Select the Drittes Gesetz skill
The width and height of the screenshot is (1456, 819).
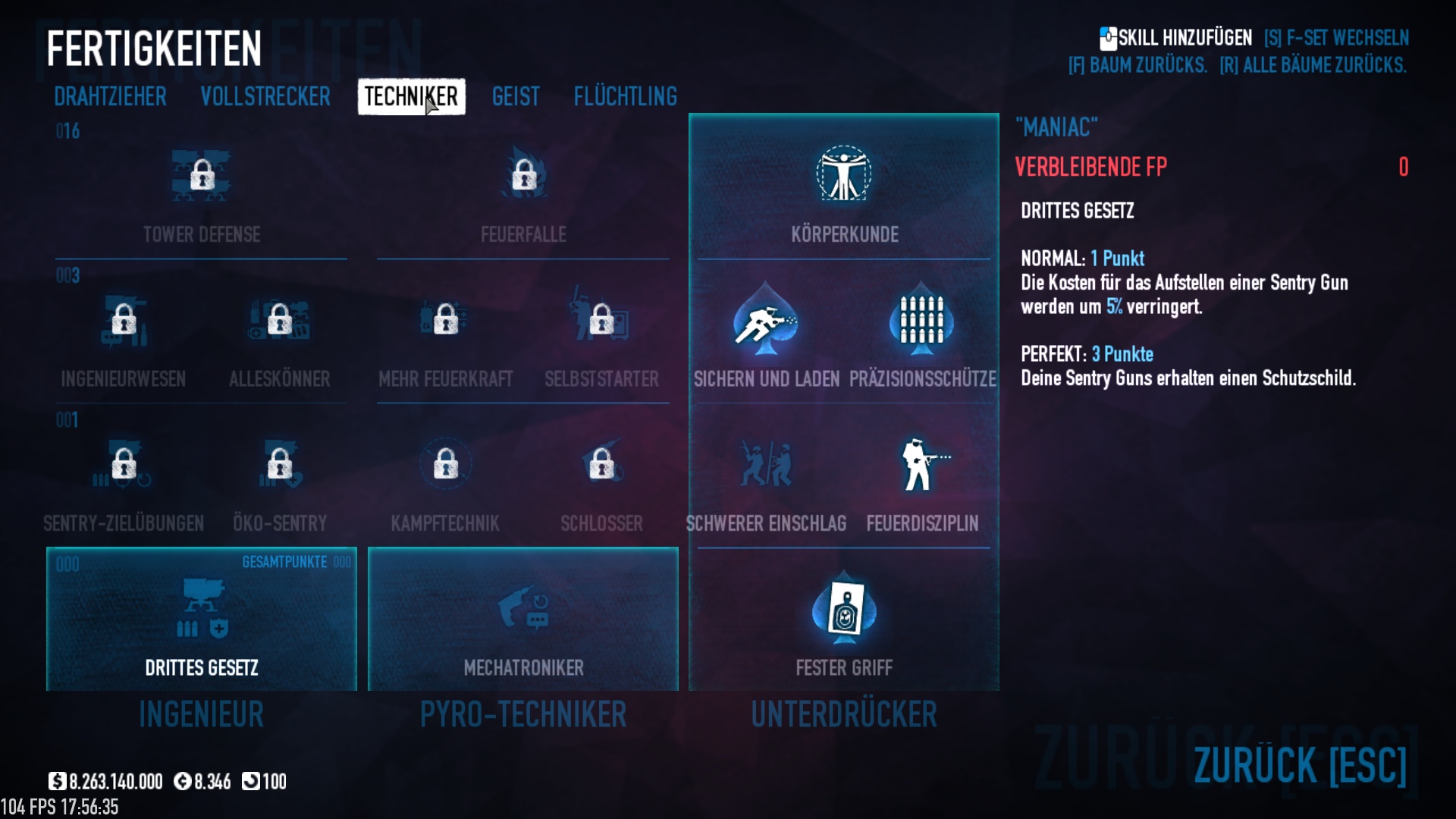point(202,619)
